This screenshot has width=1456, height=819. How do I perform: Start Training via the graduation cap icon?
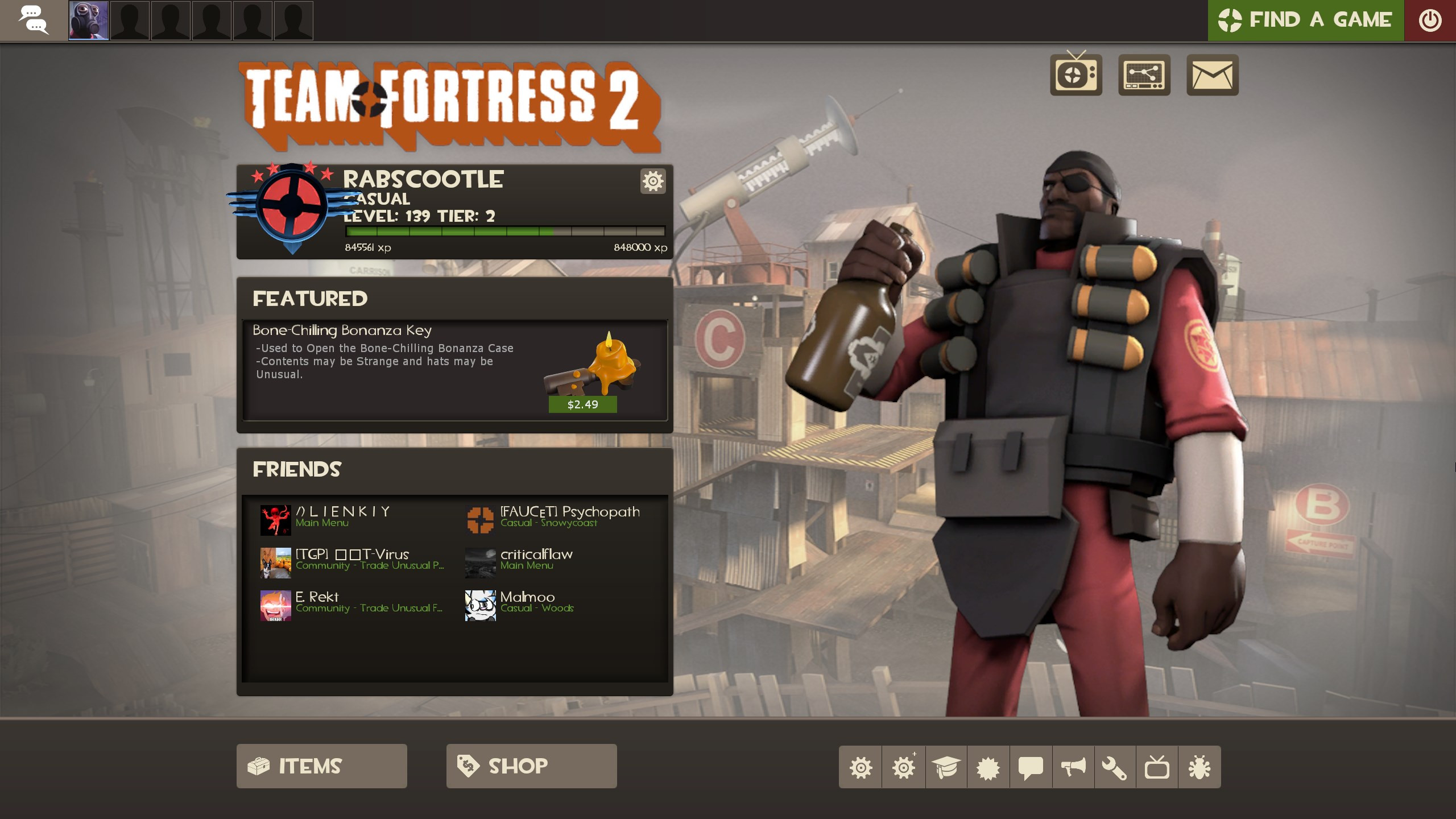tap(946, 766)
